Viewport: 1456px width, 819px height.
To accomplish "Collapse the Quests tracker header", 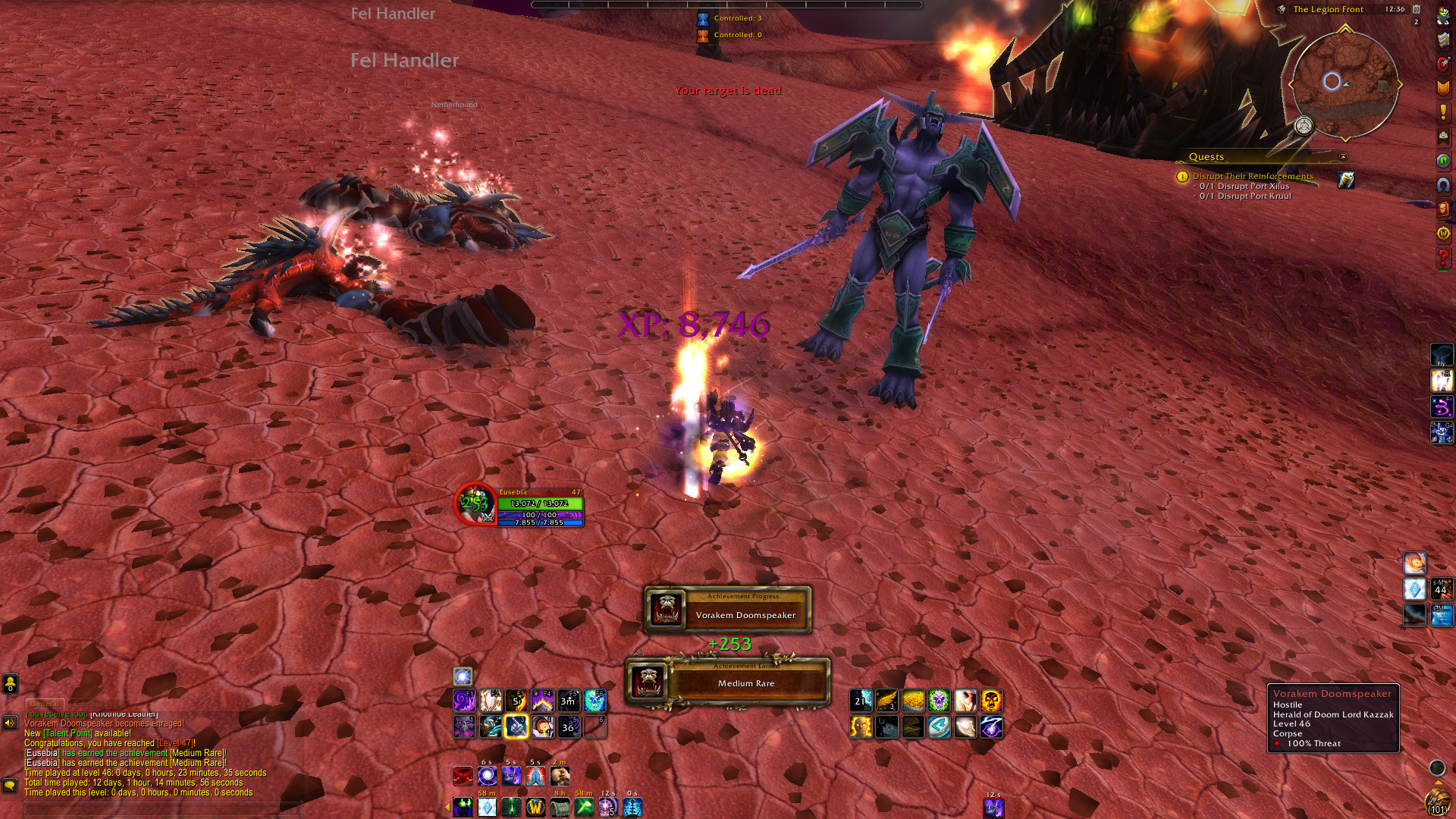I will tap(1343, 157).
